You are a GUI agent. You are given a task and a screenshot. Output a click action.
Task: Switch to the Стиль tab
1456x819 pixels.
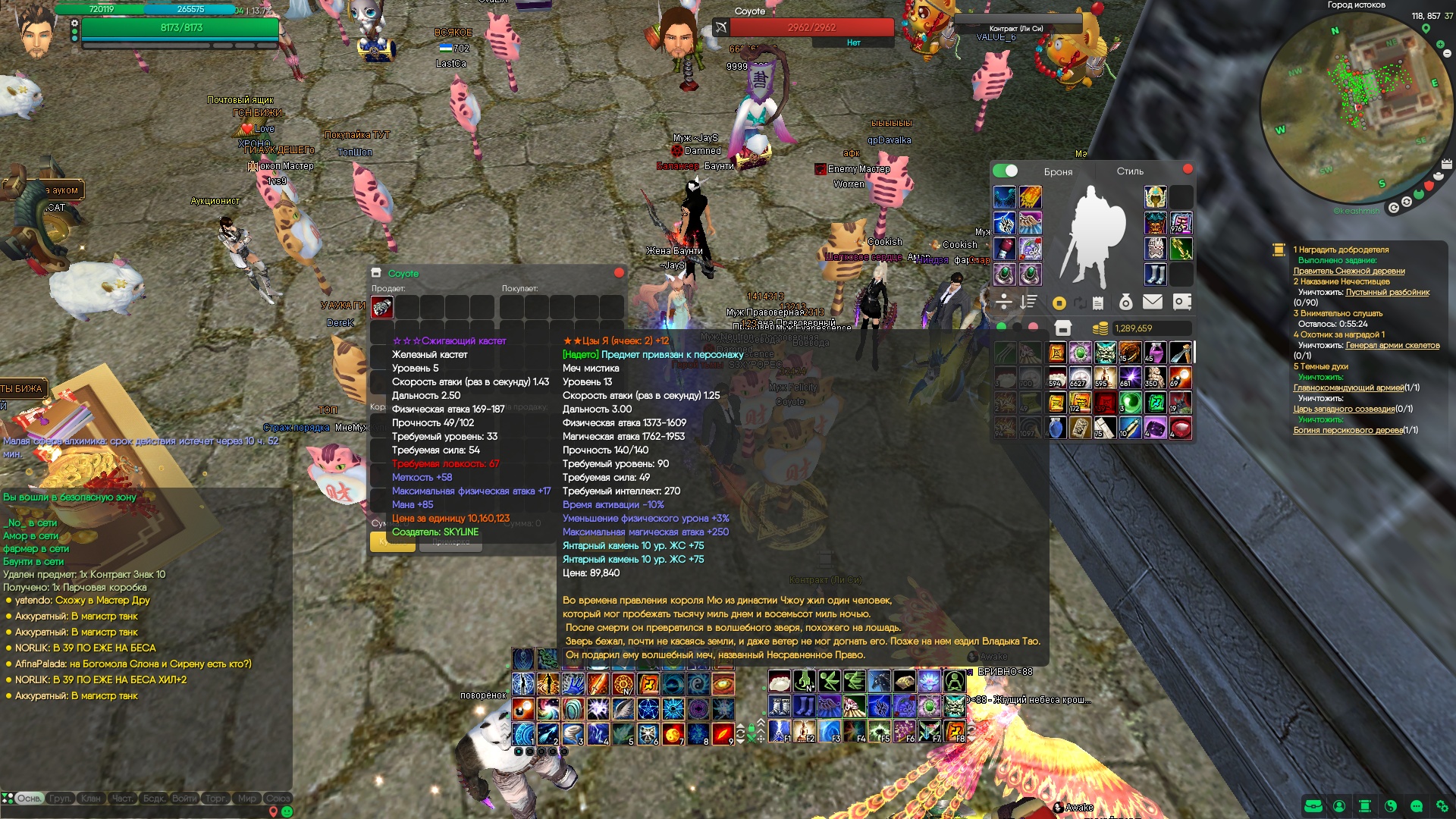point(1129,171)
